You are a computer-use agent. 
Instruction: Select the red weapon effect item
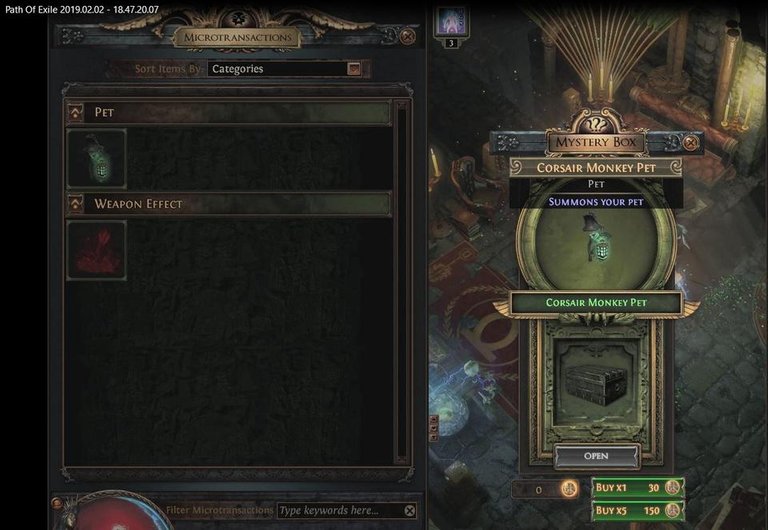(x=96, y=250)
